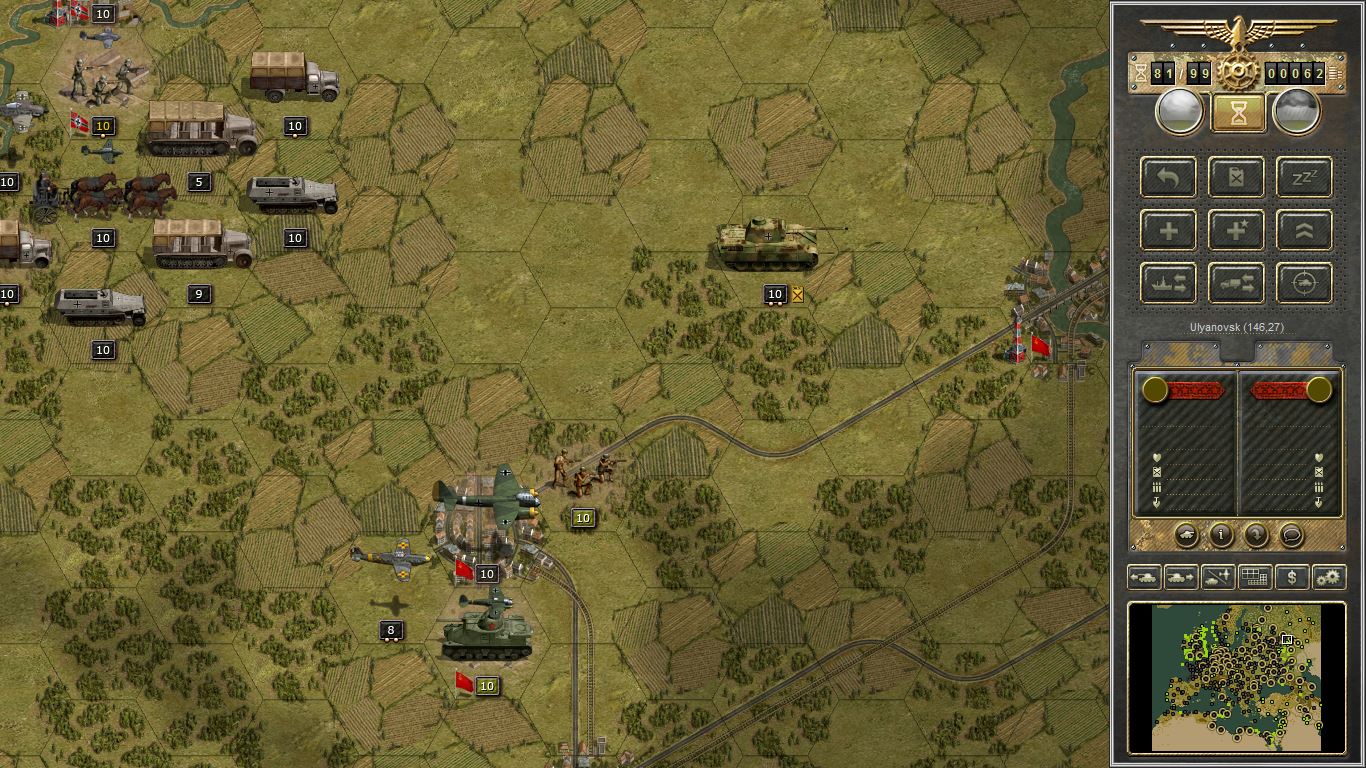Use elite reinforcements (plus with star)
Image resolution: width=1366 pixels, height=768 pixels.
[1237, 230]
